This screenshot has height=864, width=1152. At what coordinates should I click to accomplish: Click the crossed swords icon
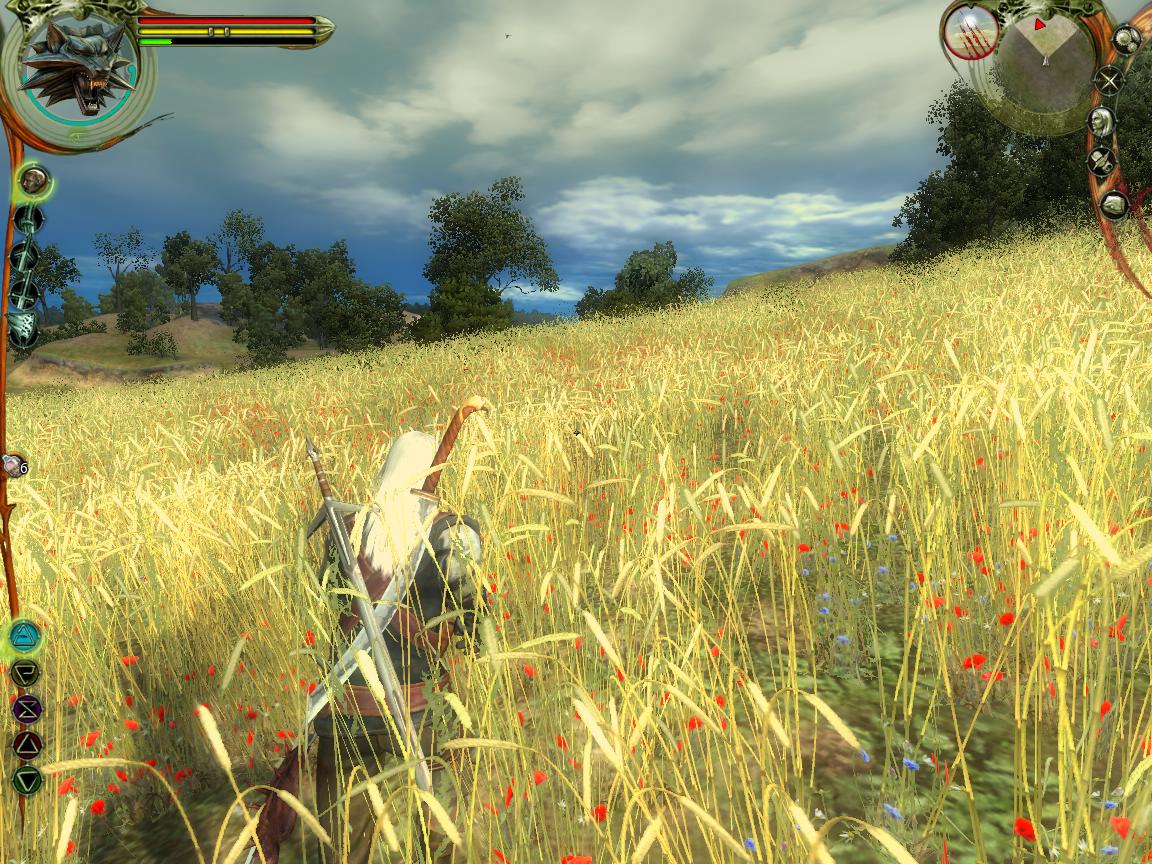[1109, 80]
